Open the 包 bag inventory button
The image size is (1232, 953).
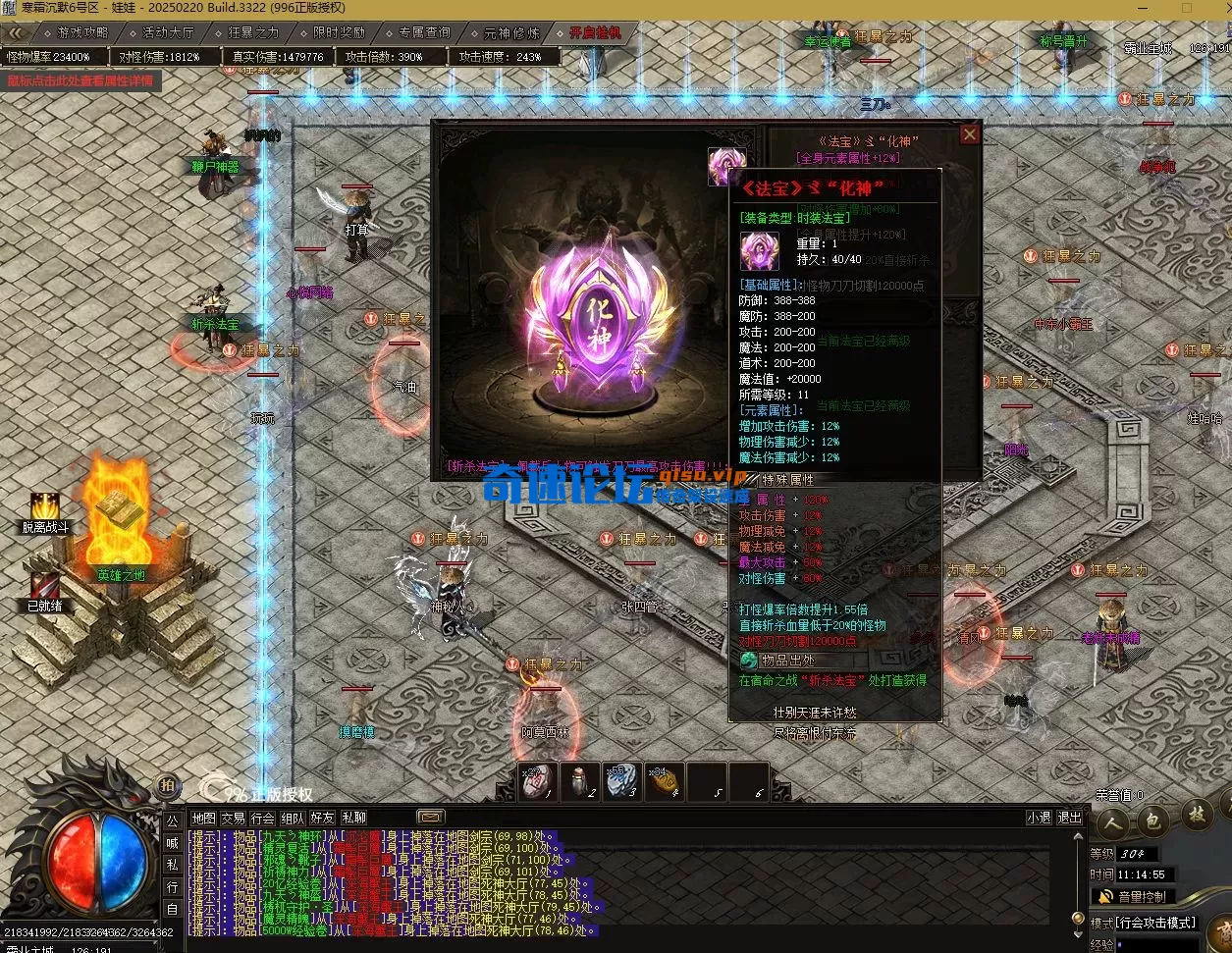(1153, 816)
